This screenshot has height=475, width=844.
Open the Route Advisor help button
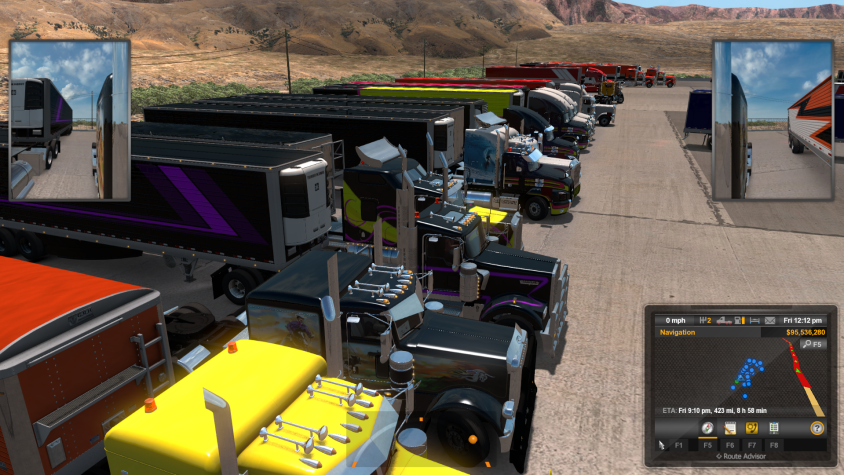(x=817, y=428)
